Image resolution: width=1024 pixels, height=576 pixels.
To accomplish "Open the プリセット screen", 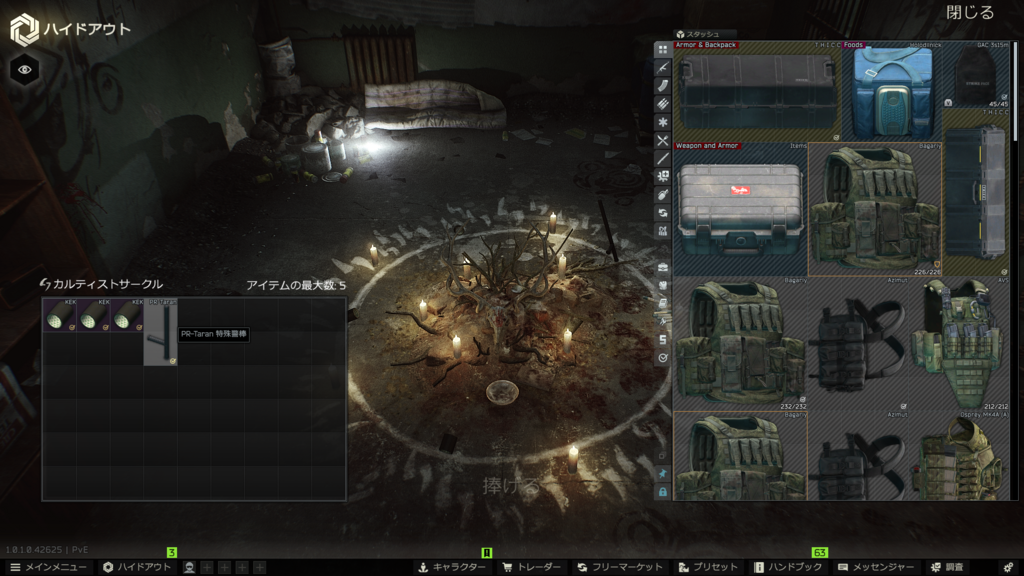I will tap(708, 567).
